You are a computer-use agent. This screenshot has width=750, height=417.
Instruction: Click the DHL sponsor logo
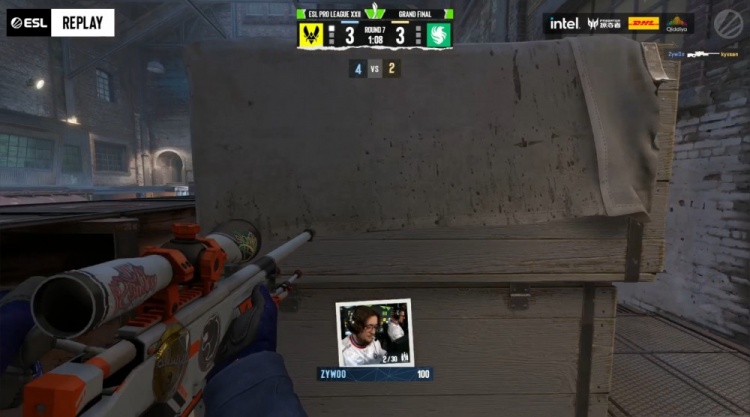(x=643, y=23)
